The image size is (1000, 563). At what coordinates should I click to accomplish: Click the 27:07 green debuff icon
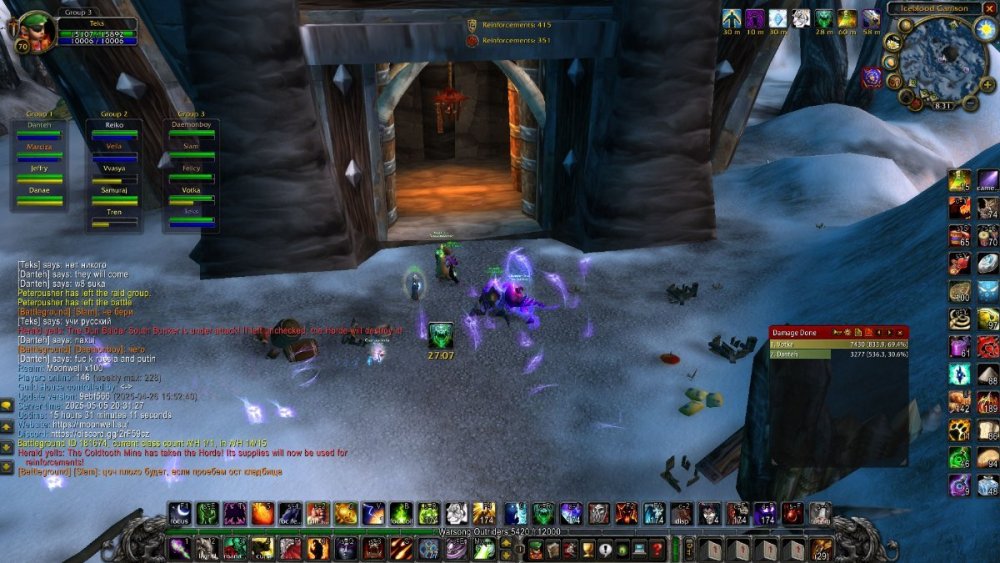pos(441,336)
